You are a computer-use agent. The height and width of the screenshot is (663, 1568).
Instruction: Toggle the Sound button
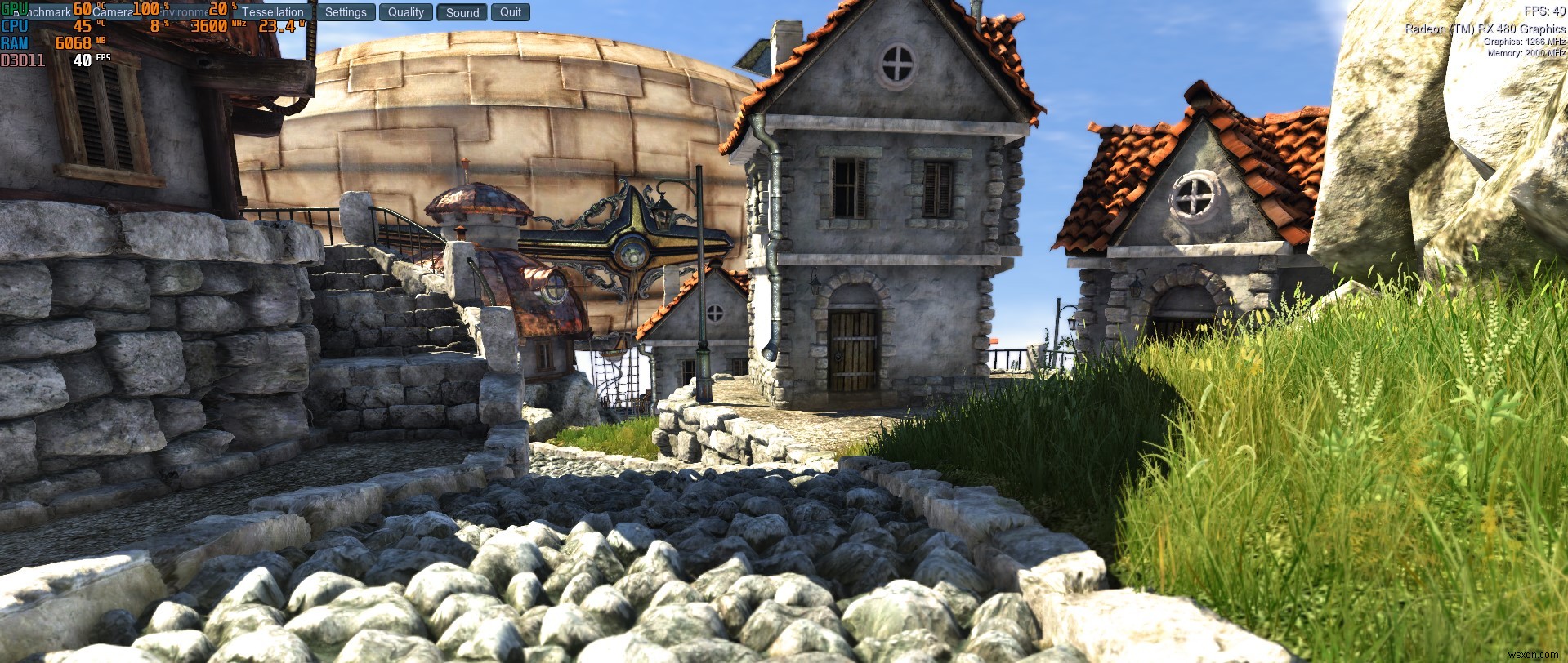[462, 12]
